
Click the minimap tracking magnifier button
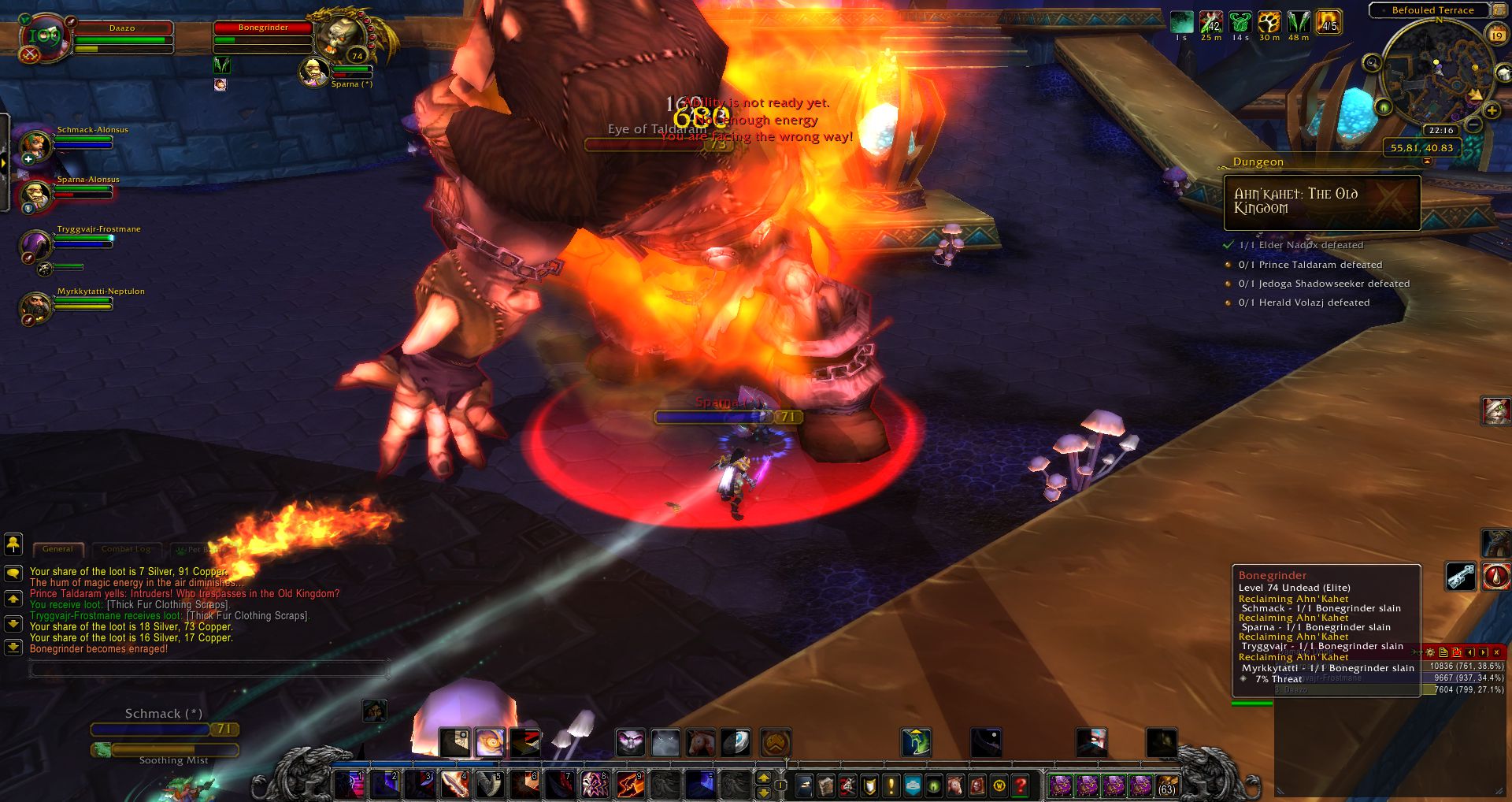click(1373, 63)
